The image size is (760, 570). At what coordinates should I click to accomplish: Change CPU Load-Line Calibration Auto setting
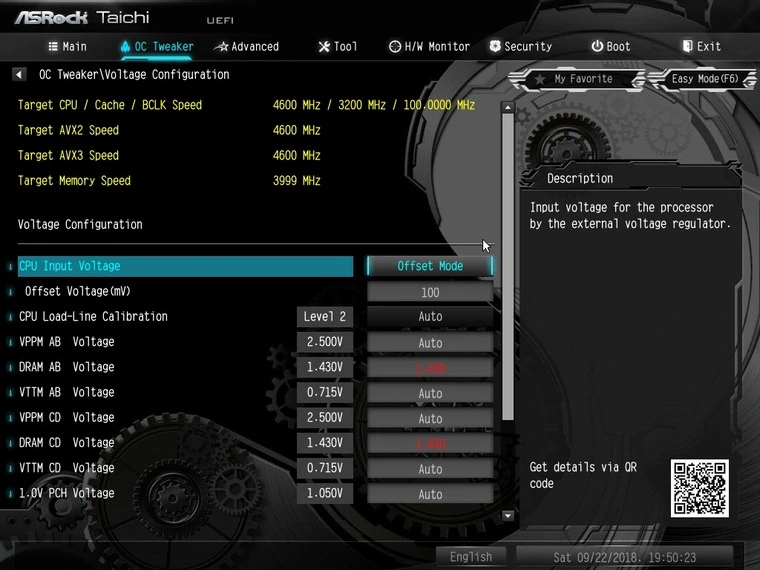click(430, 317)
